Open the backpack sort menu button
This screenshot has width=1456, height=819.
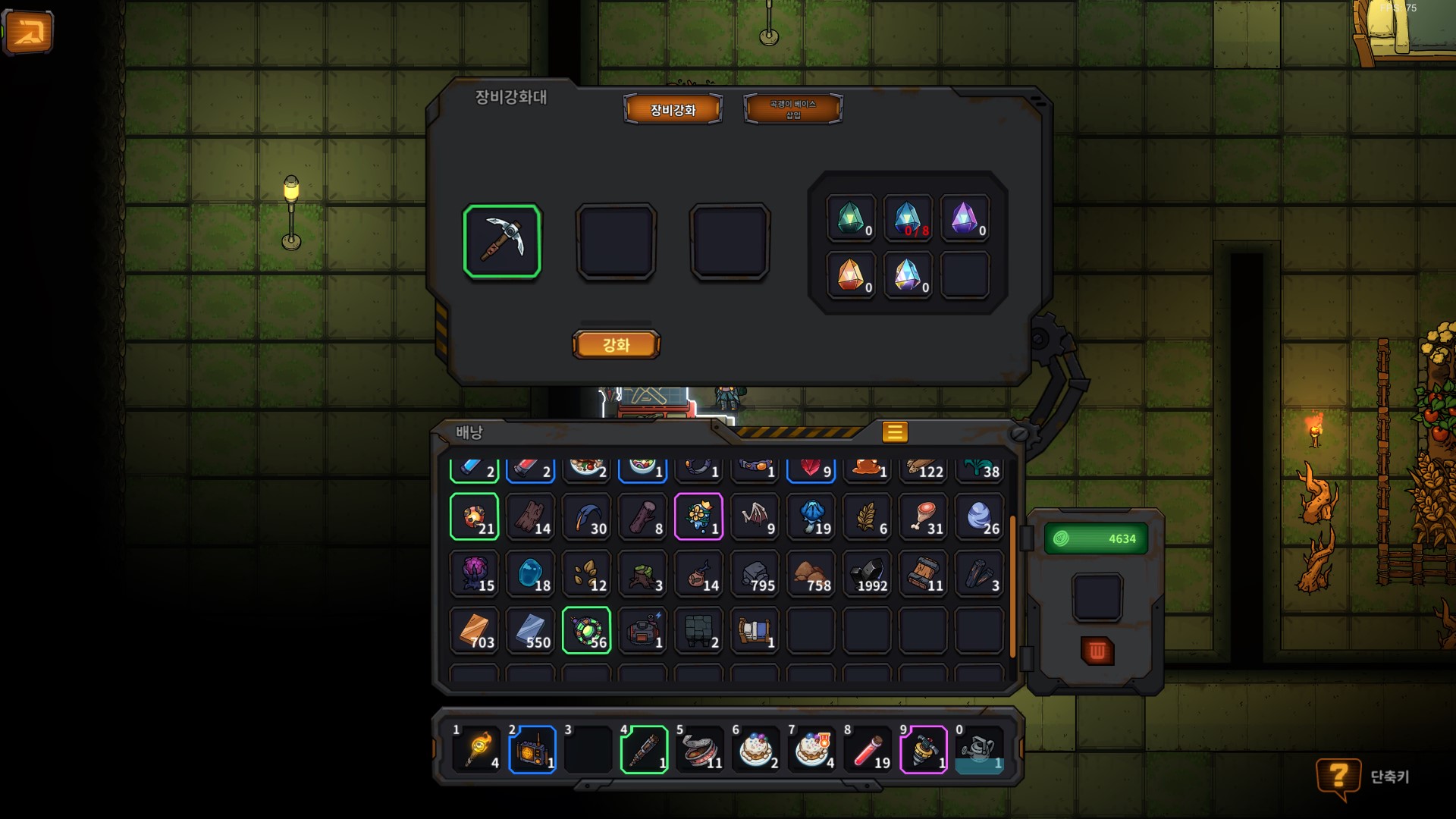[895, 432]
